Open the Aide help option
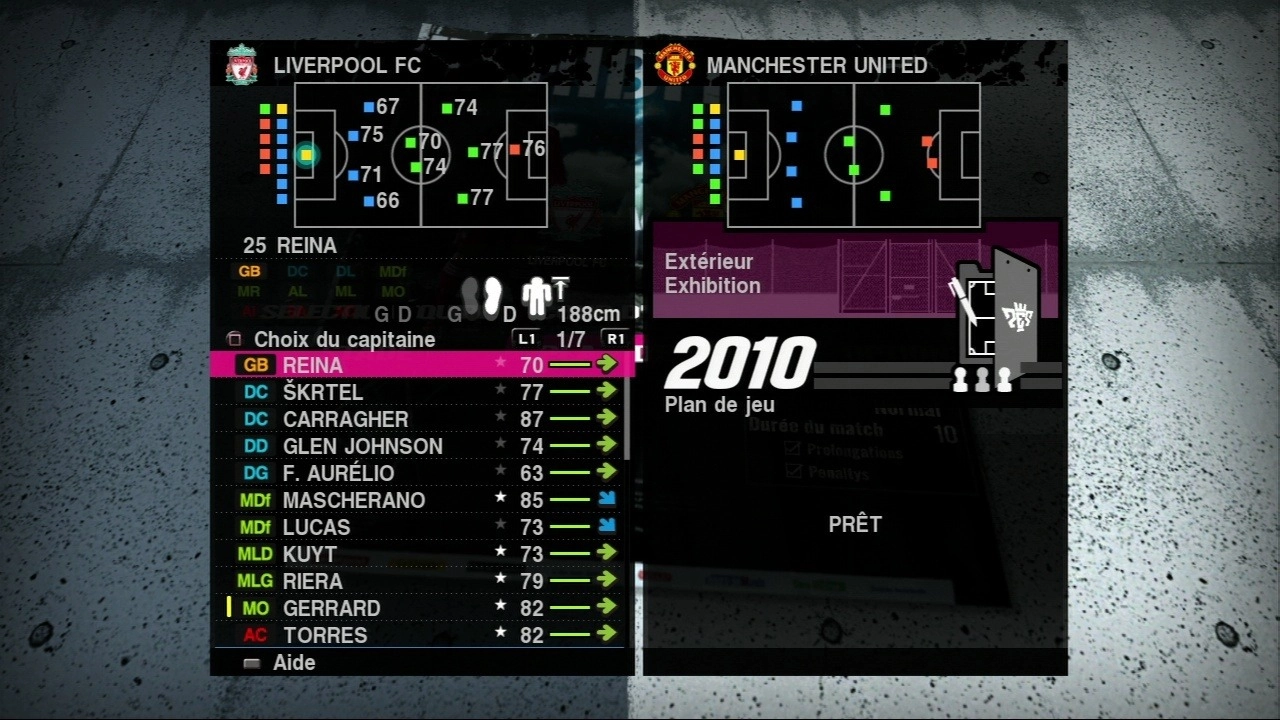This screenshot has width=1280, height=720. tap(293, 662)
